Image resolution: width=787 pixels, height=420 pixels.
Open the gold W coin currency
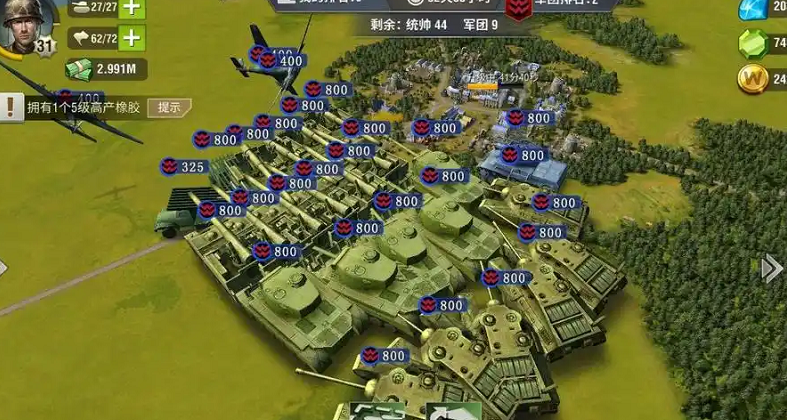pos(752,77)
